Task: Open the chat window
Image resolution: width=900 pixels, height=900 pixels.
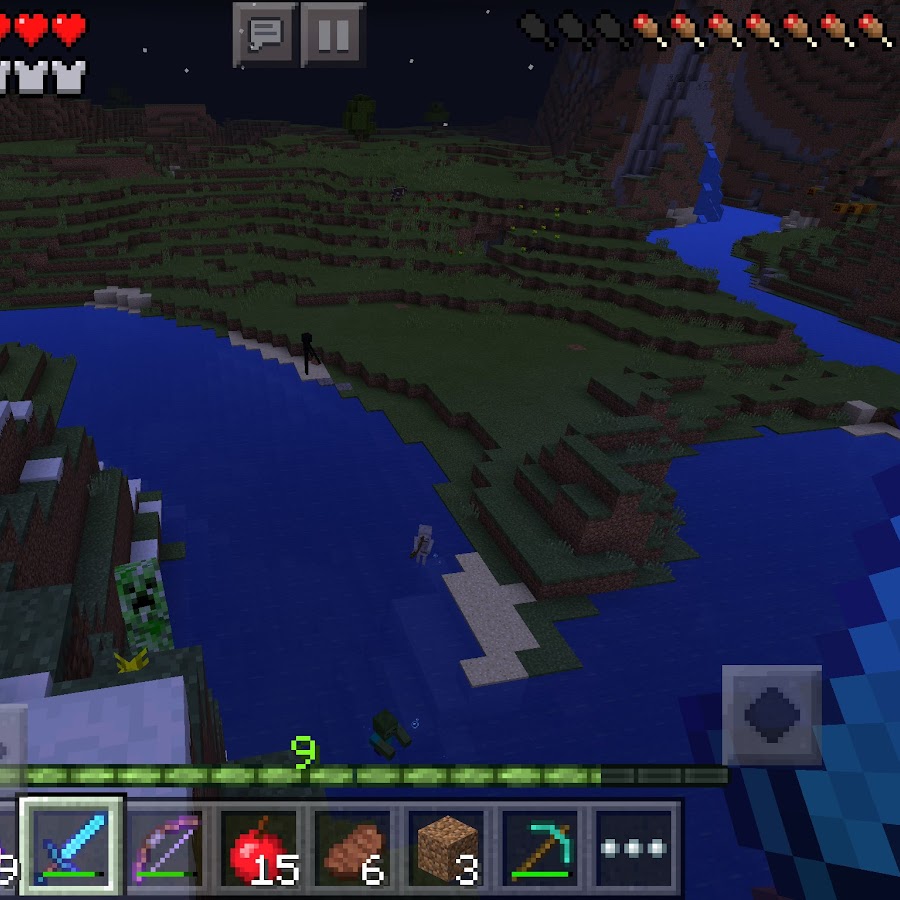Action: tap(265, 35)
